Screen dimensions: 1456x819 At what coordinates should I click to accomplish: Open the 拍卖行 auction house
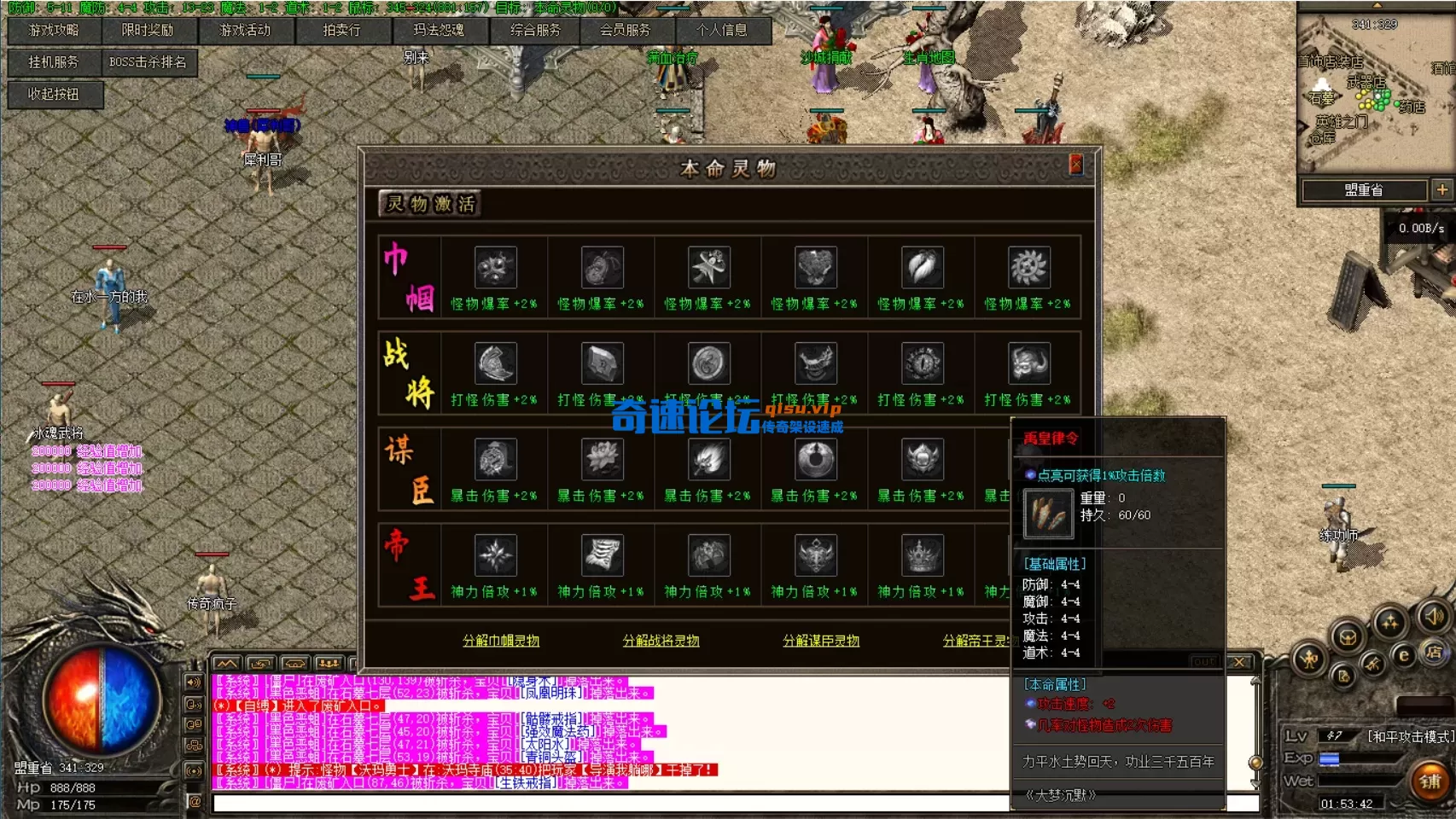[344, 30]
